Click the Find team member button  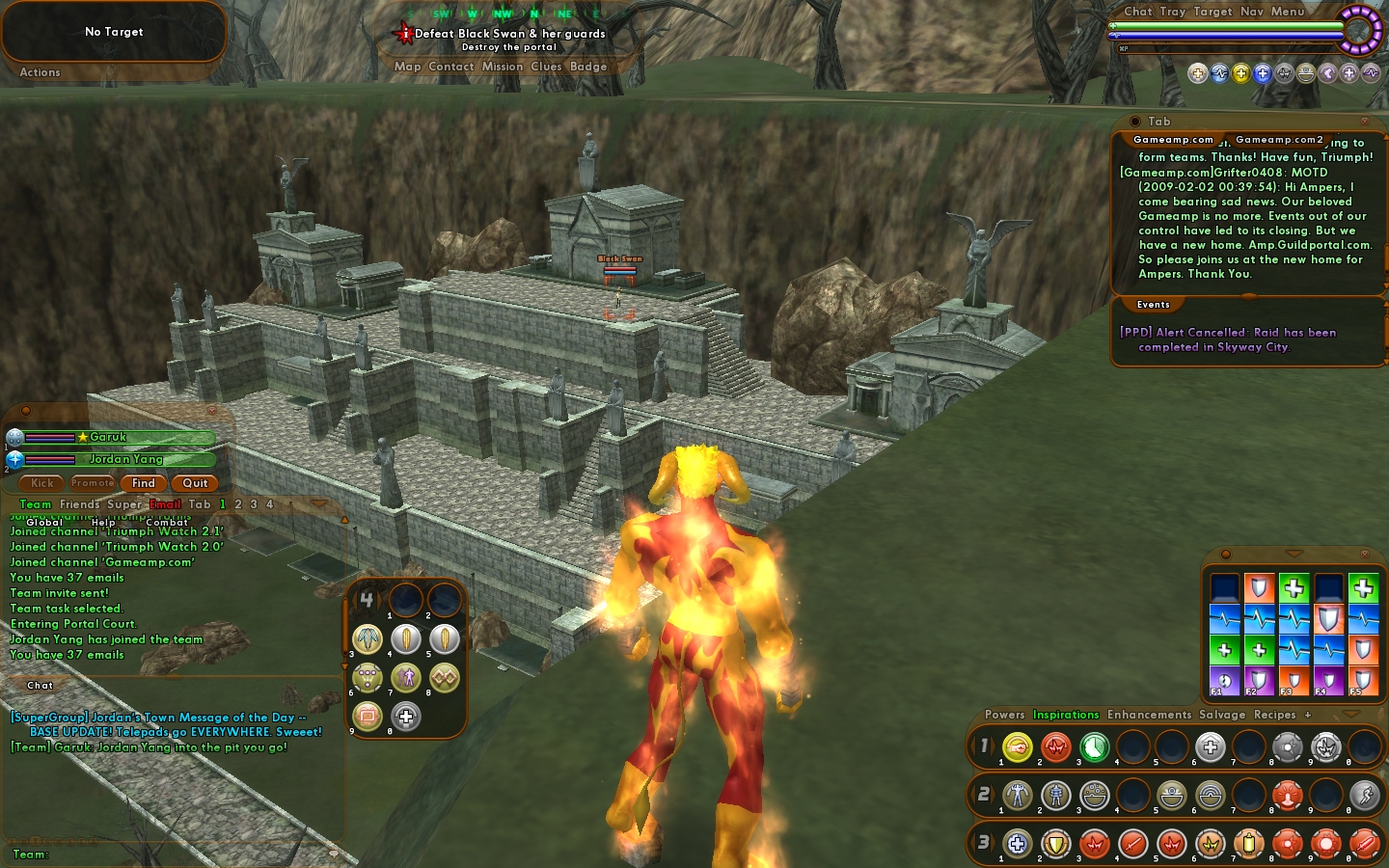pos(144,483)
